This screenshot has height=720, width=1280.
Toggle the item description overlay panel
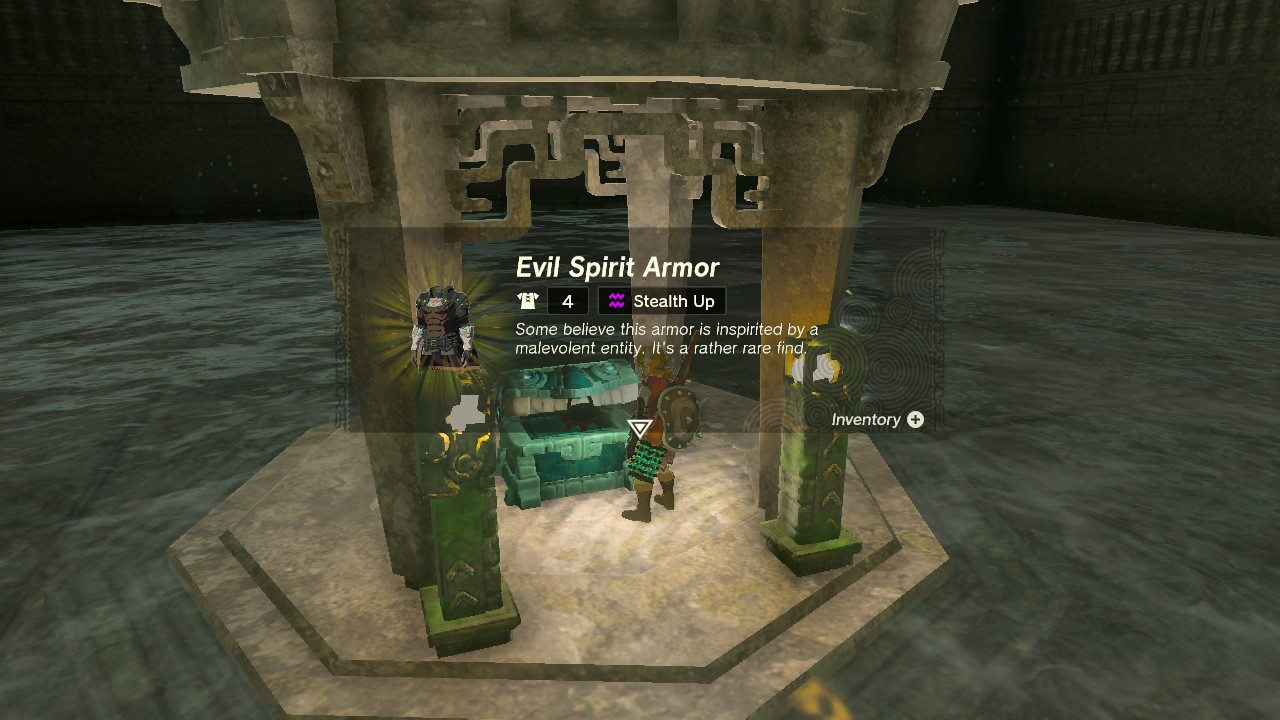click(x=665, y=338)
